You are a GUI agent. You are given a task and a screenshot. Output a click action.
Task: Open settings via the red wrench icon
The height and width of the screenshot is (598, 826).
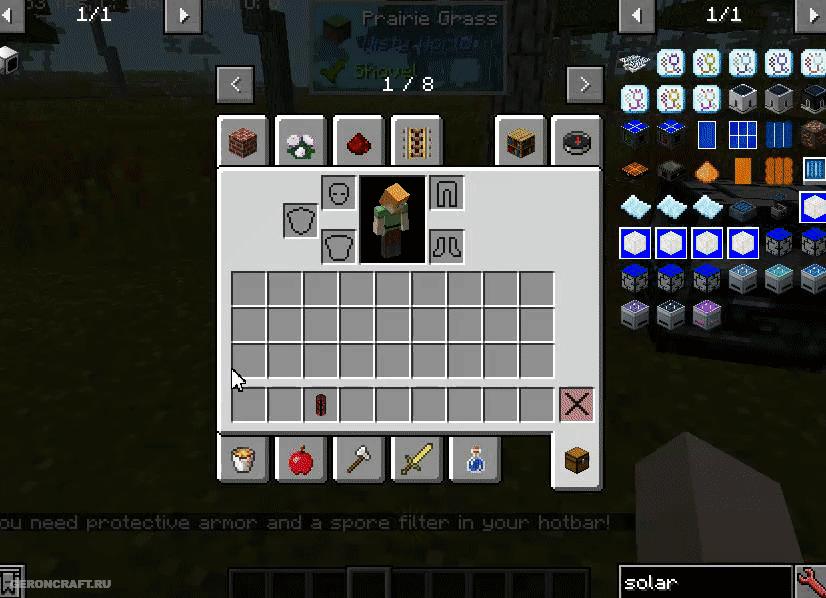810,582
